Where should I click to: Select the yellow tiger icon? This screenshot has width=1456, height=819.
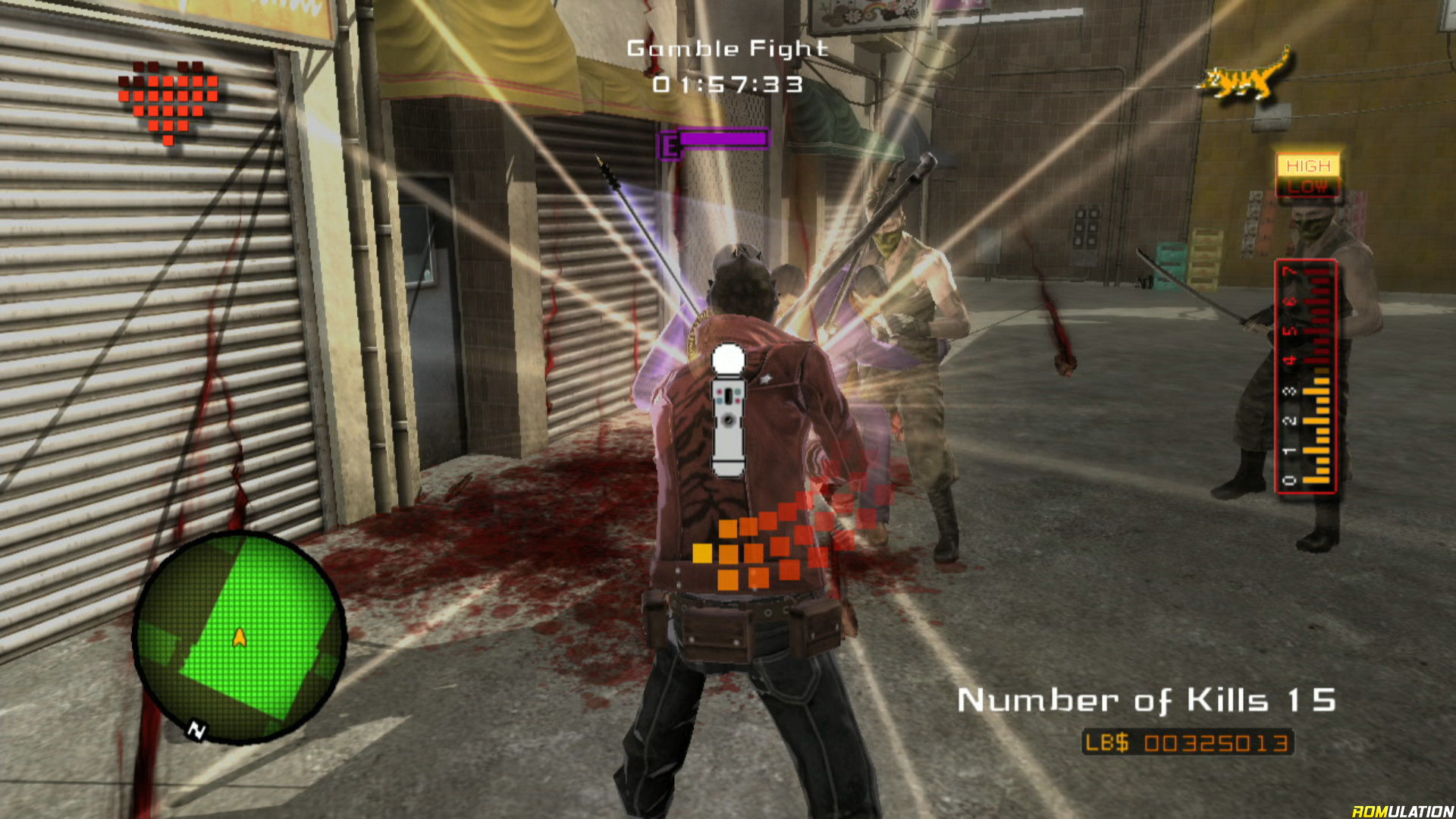tap(1244, 76)
